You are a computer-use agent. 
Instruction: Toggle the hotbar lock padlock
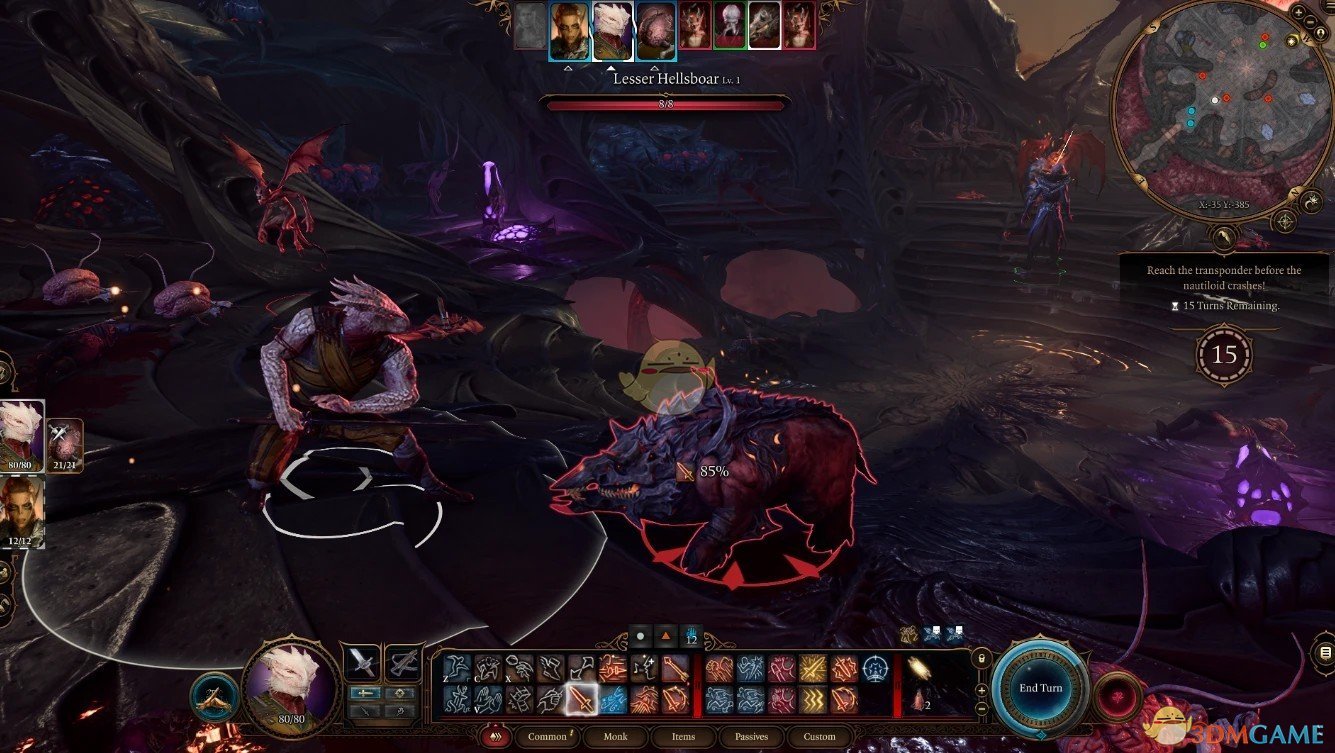pos(982,659)
